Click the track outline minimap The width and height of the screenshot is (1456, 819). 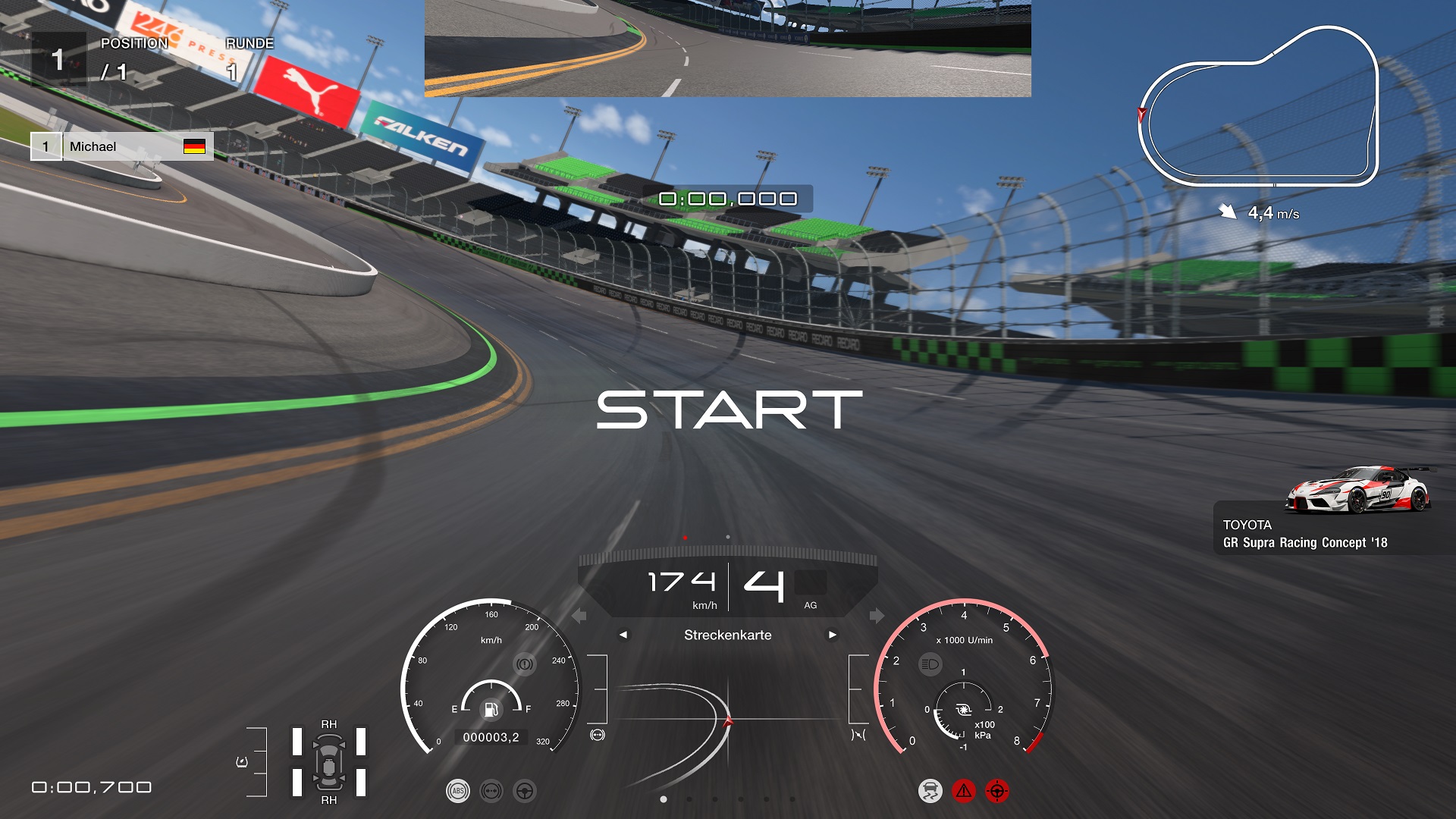pos(1259,108)
